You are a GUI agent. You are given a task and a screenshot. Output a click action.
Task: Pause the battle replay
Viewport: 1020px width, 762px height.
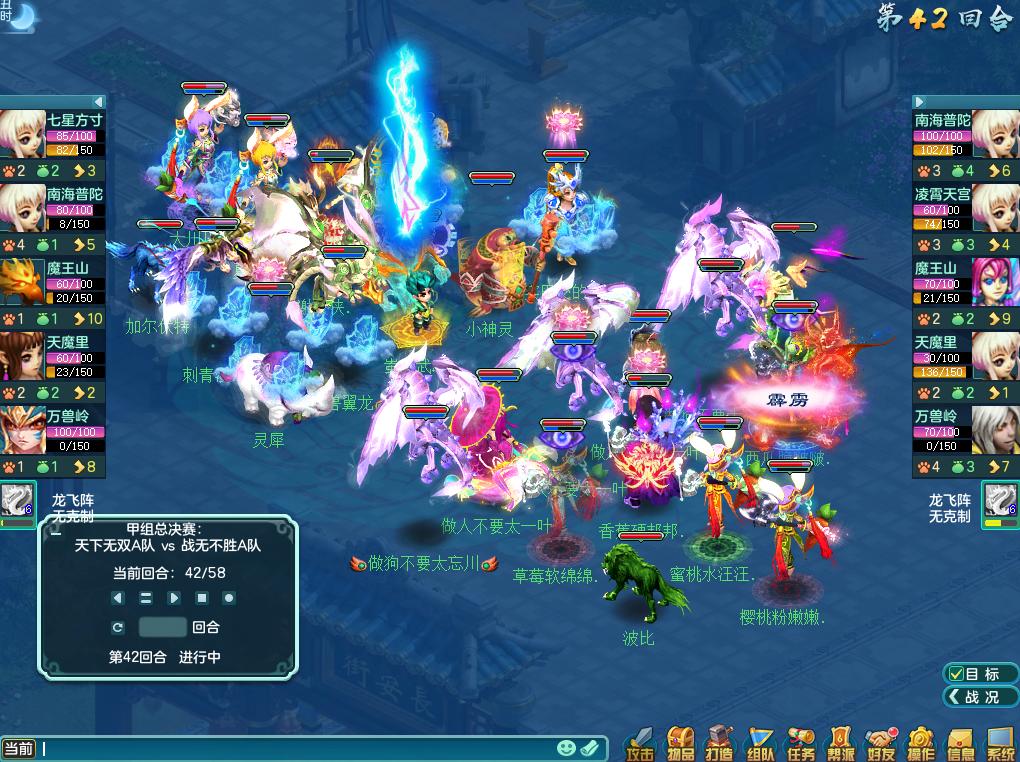click(x=146, y=598)
